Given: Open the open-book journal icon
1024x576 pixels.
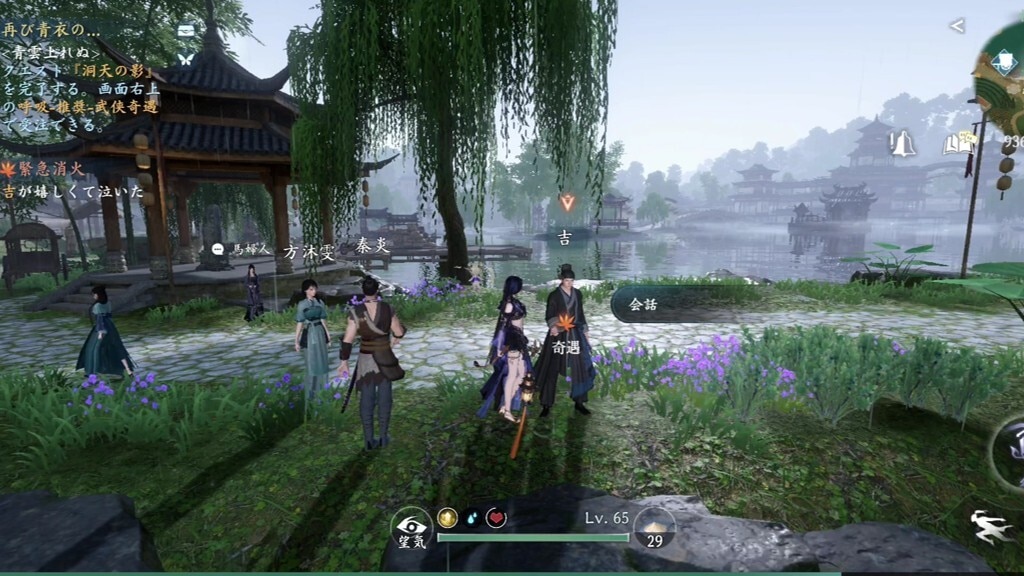Looking at the screenshot, I should (957, 144).
